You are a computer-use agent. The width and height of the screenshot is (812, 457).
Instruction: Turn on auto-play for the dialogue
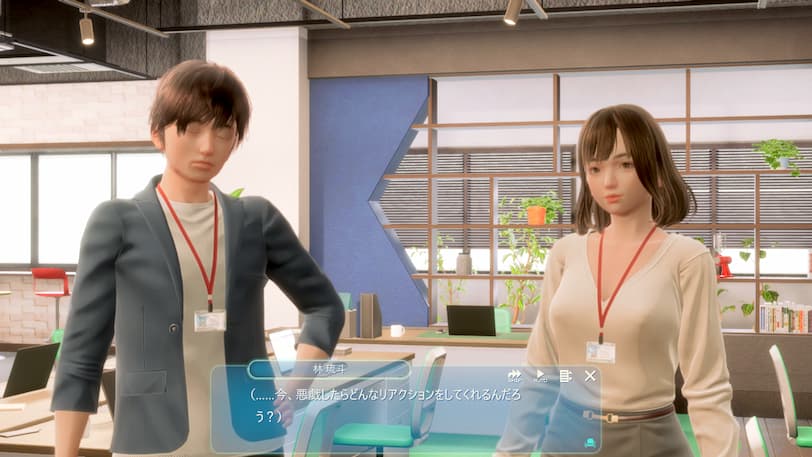[x=540, y=376]
